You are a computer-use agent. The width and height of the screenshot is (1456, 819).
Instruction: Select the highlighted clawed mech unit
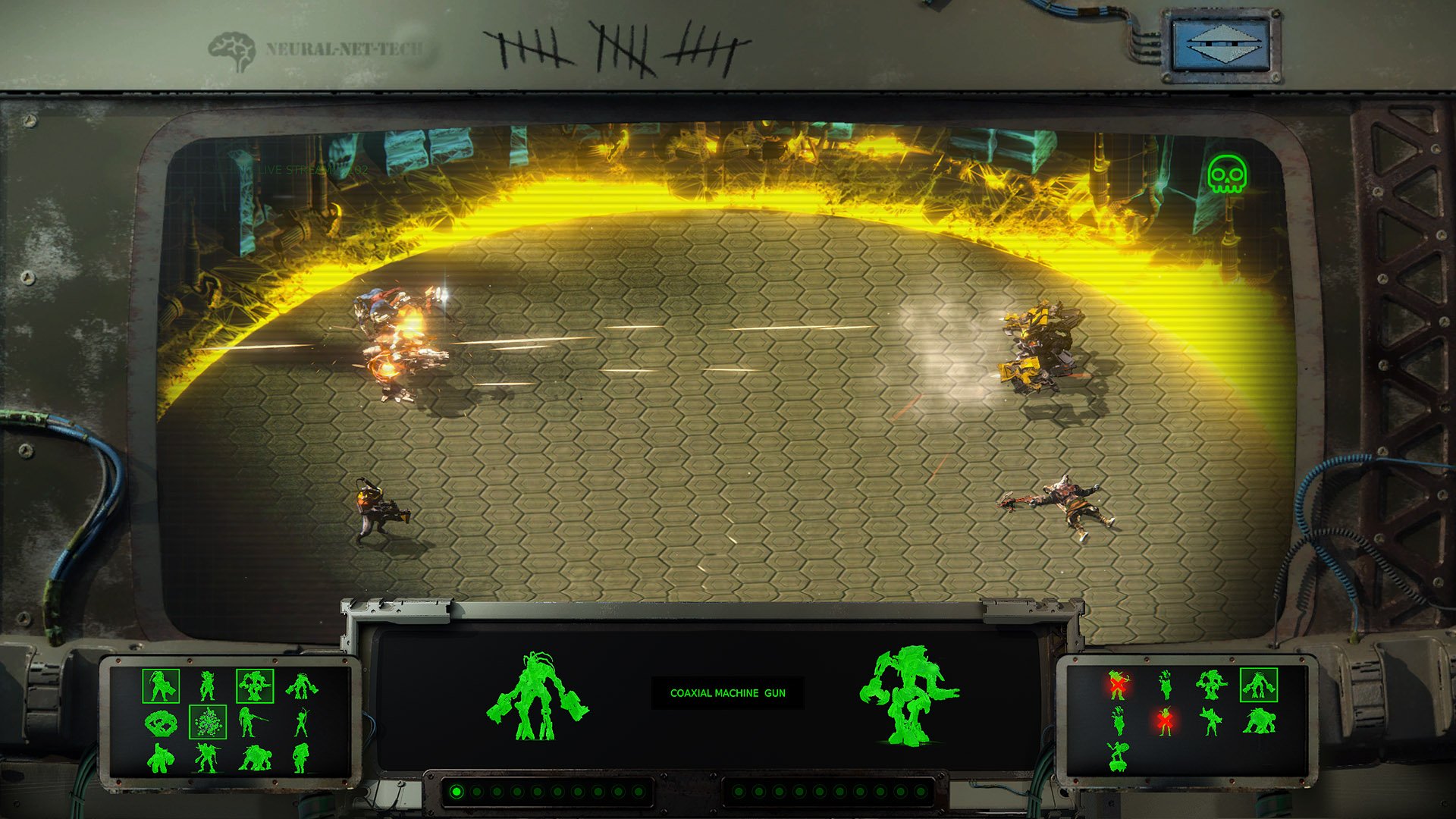point(255,686)
